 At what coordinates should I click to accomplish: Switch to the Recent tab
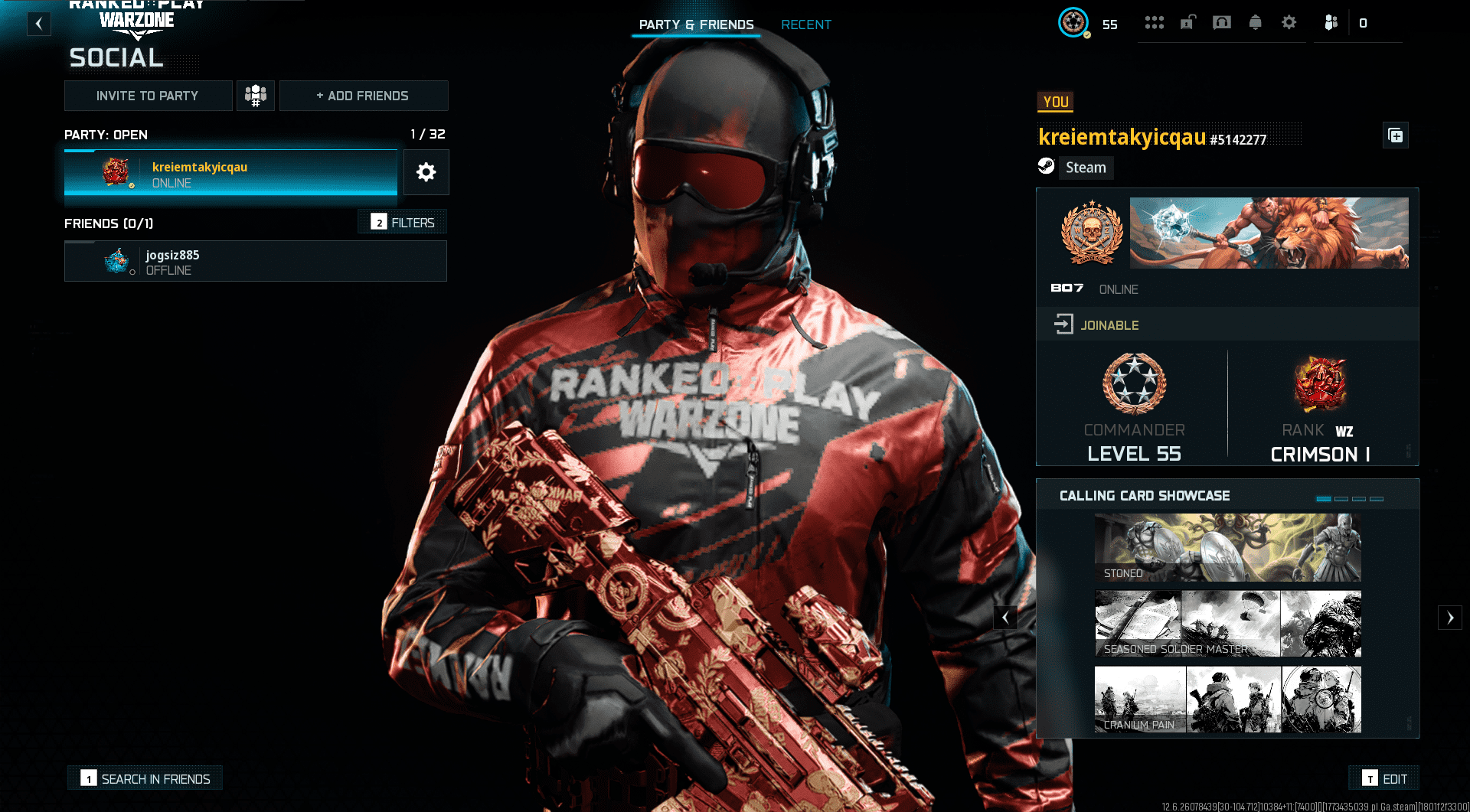pos(806,24)
